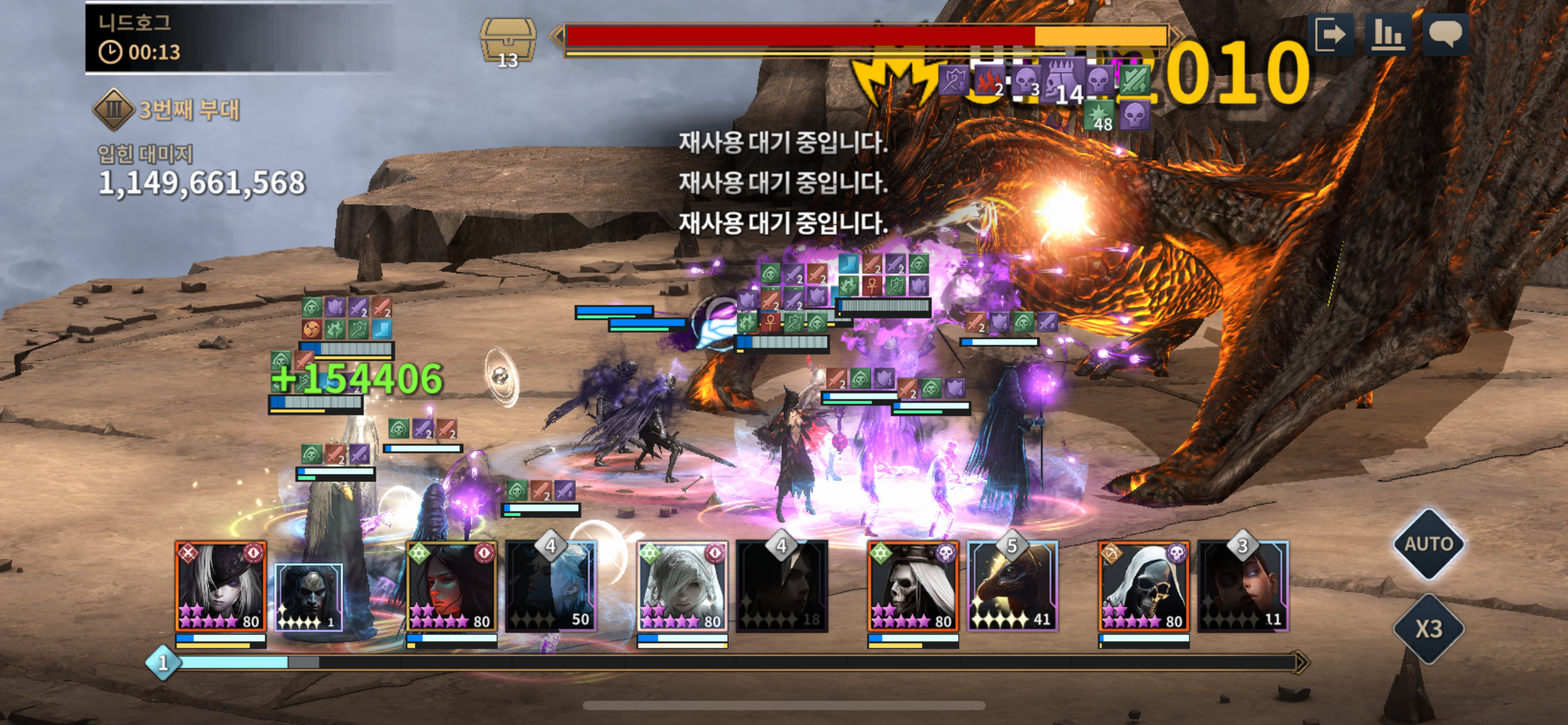Toggle the AUTO battle button
Image resolution: width=1568 pixels, height=725 pixels.
tap(1428, 544)
